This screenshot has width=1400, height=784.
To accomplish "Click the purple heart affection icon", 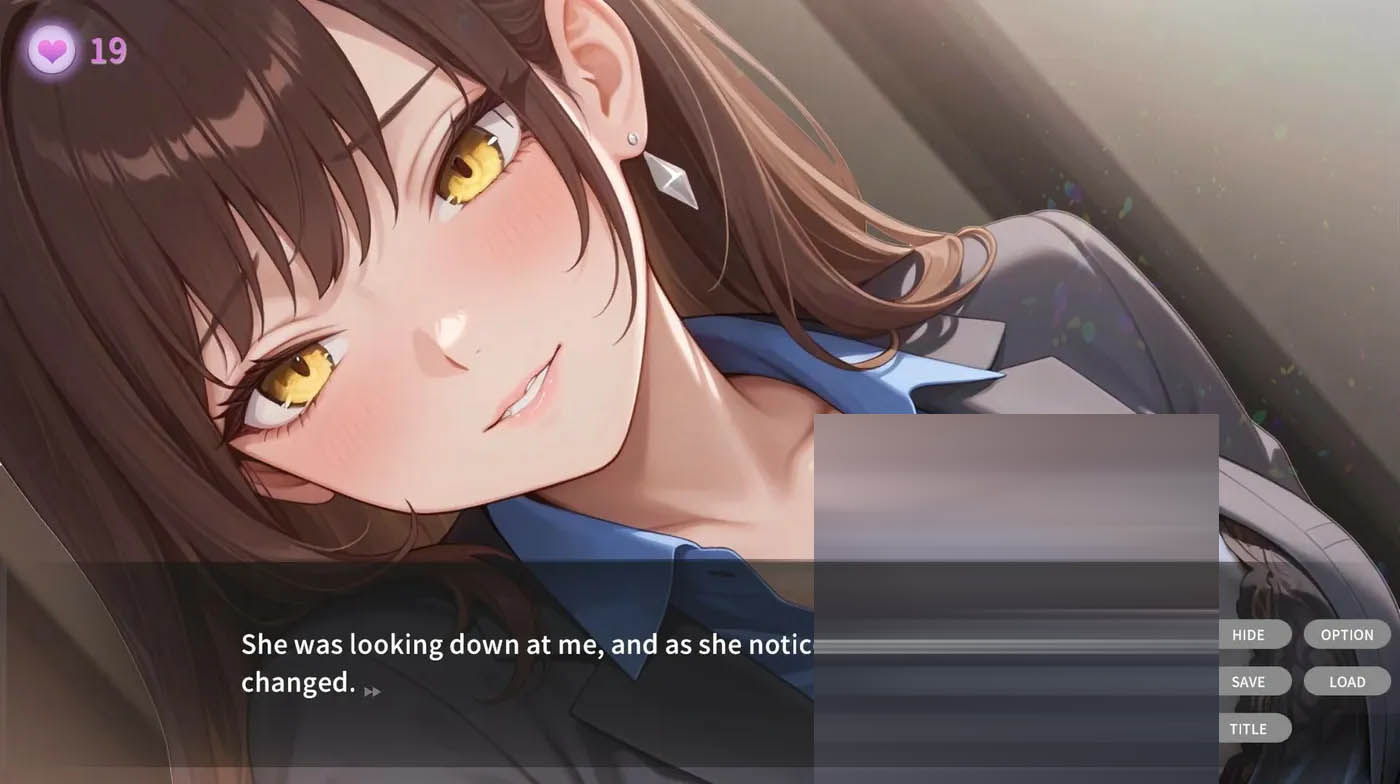I will pos(52,49).
